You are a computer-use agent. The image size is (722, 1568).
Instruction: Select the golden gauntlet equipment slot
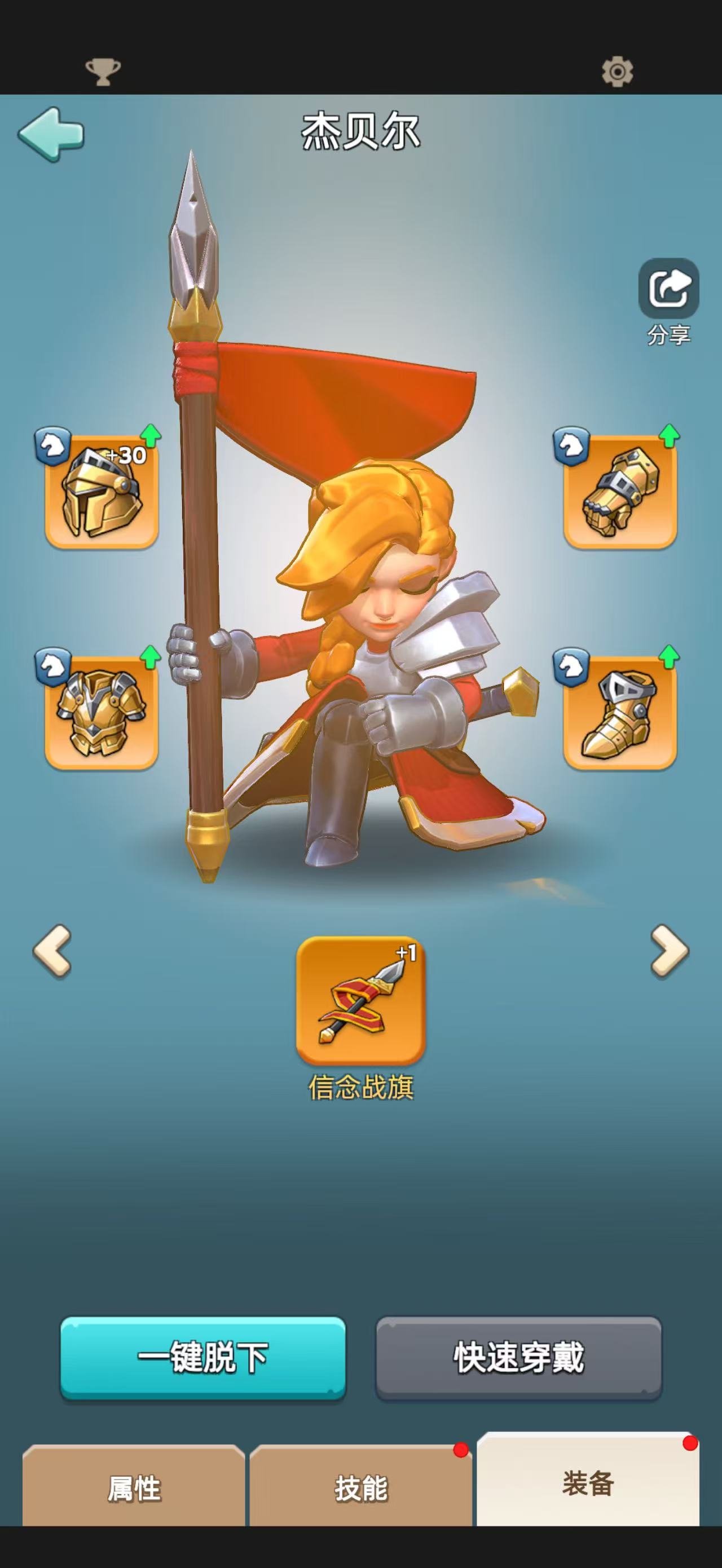tap(620, 491)
